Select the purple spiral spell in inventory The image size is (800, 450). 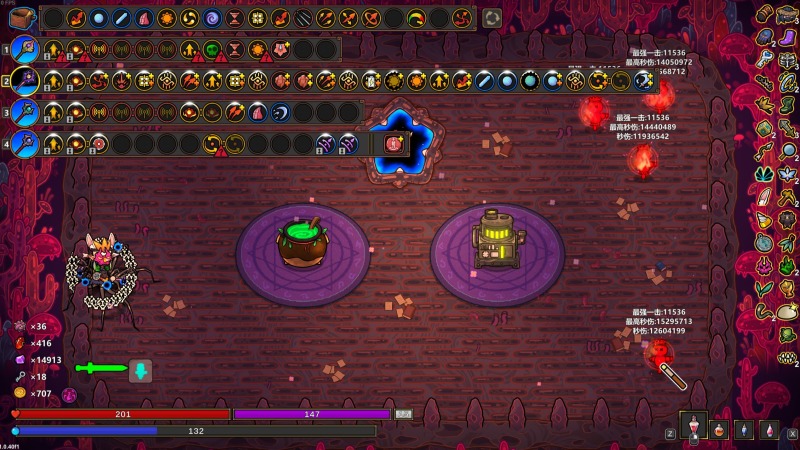coord(211,18)
